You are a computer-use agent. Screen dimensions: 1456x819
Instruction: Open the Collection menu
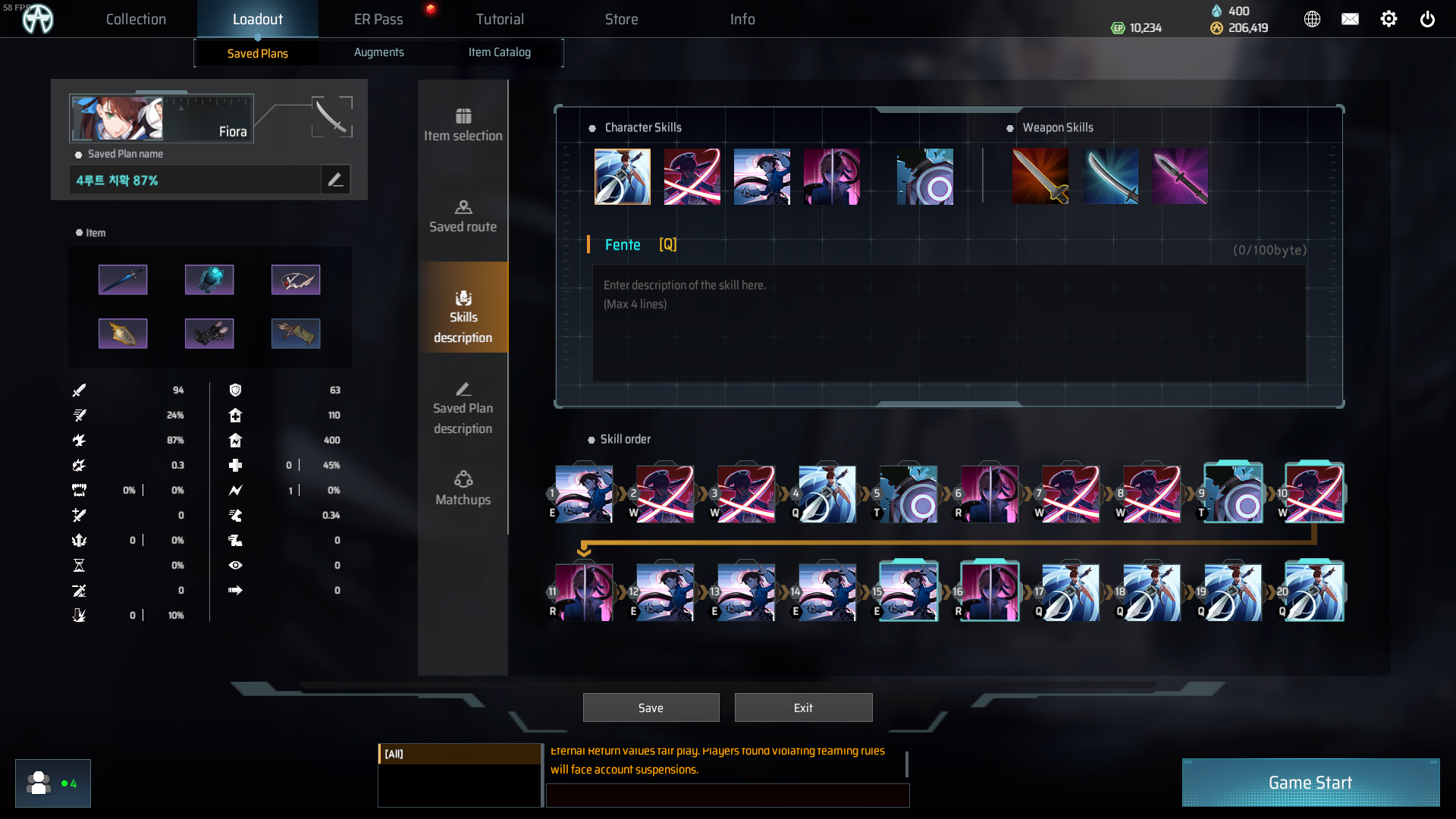(136, 19)
